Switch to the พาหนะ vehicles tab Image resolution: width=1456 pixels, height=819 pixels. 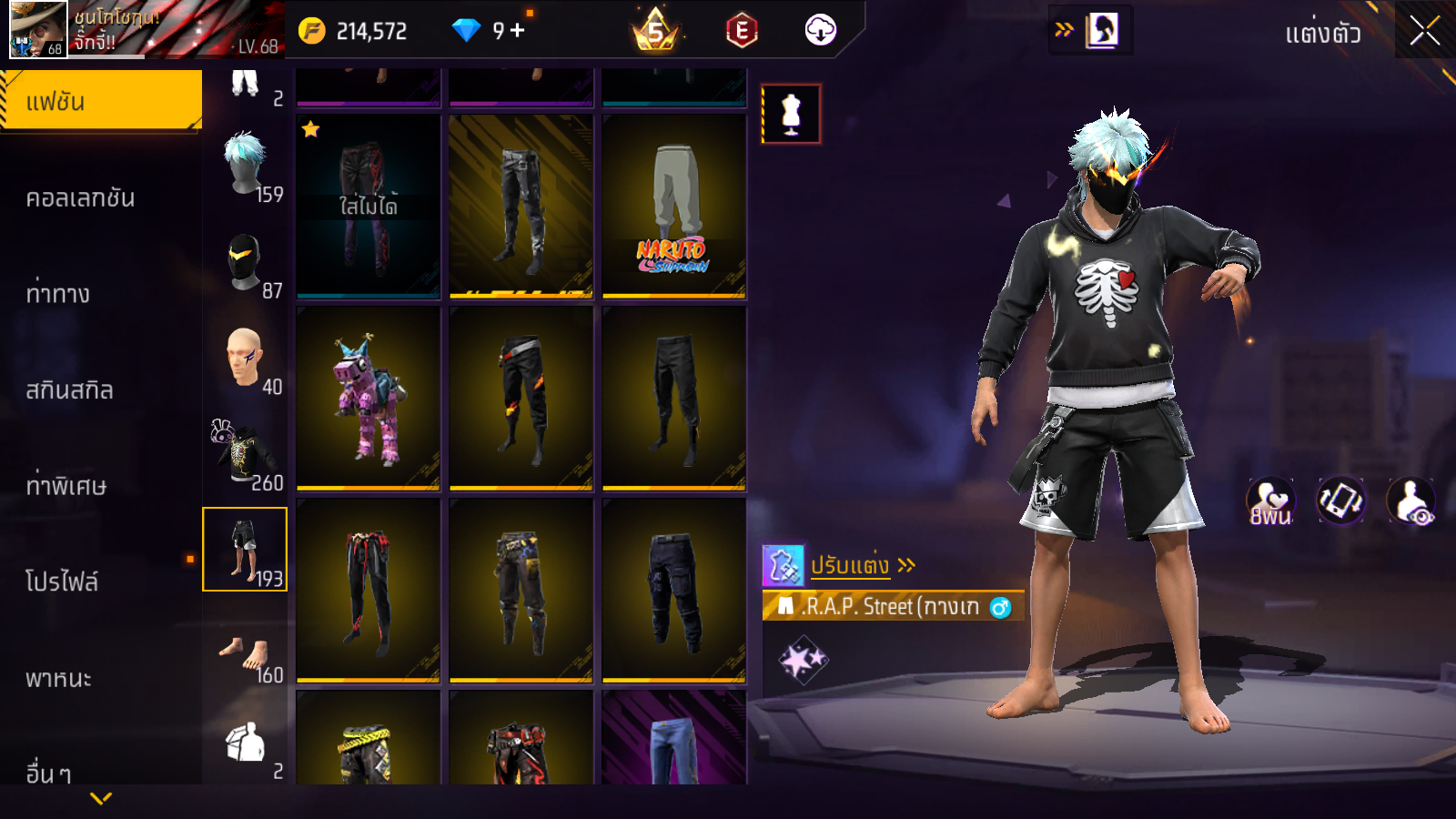58,679
